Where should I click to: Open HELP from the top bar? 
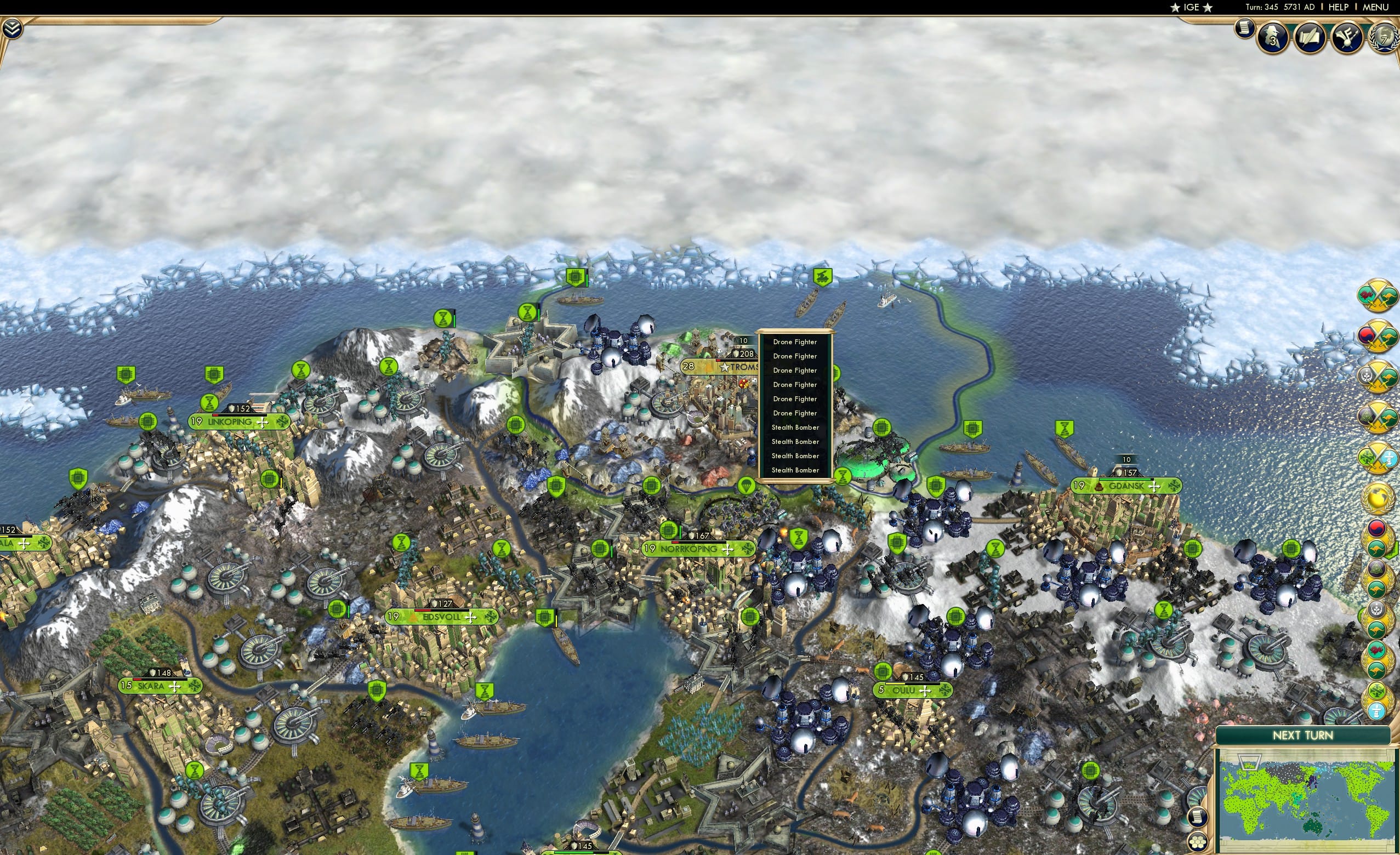(x=1339, y=7)
